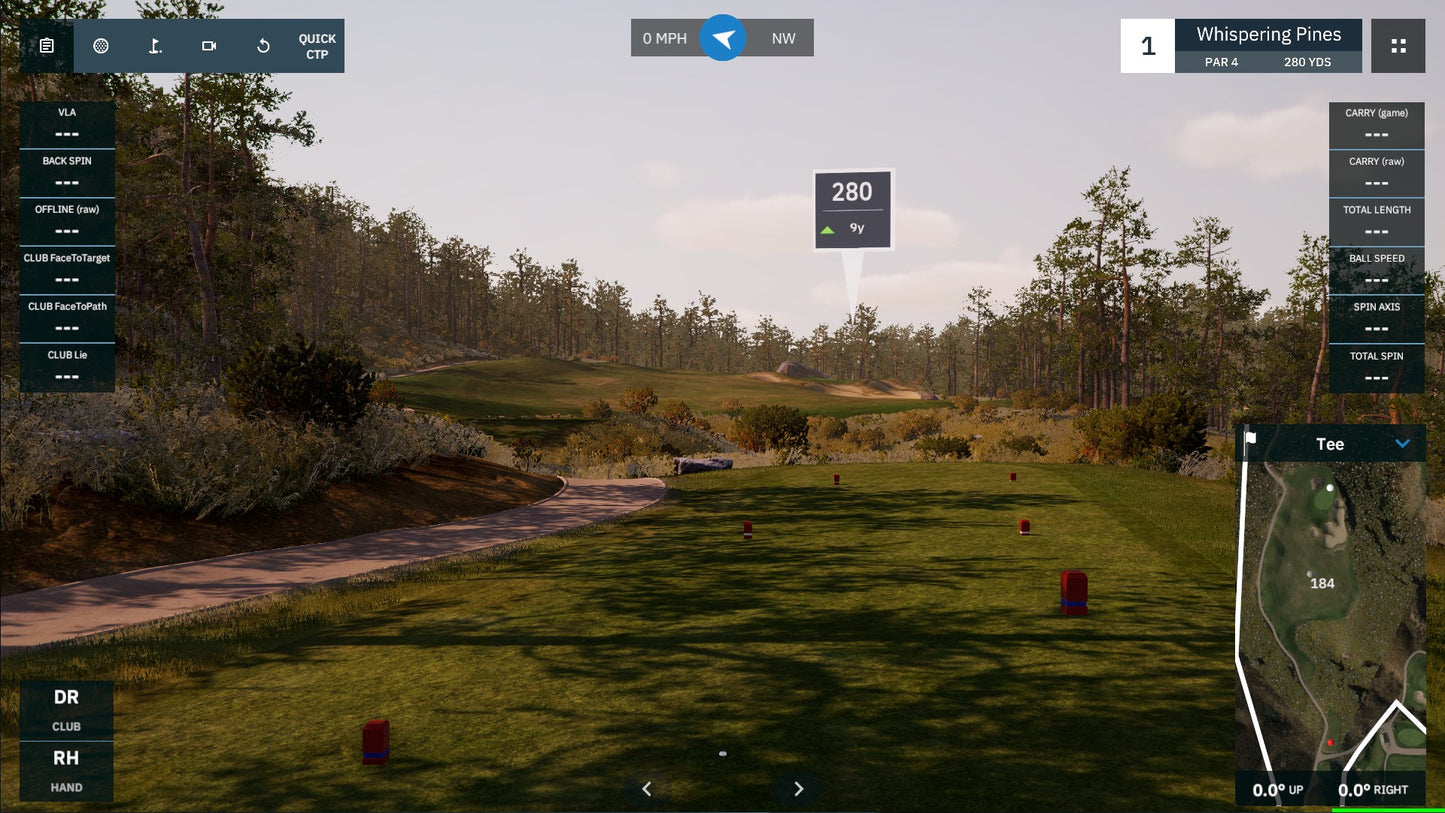Activate Quick CTP mode
Image resolution: width=1445 pixels, height=813 pixels.
(x=317, y=46)
